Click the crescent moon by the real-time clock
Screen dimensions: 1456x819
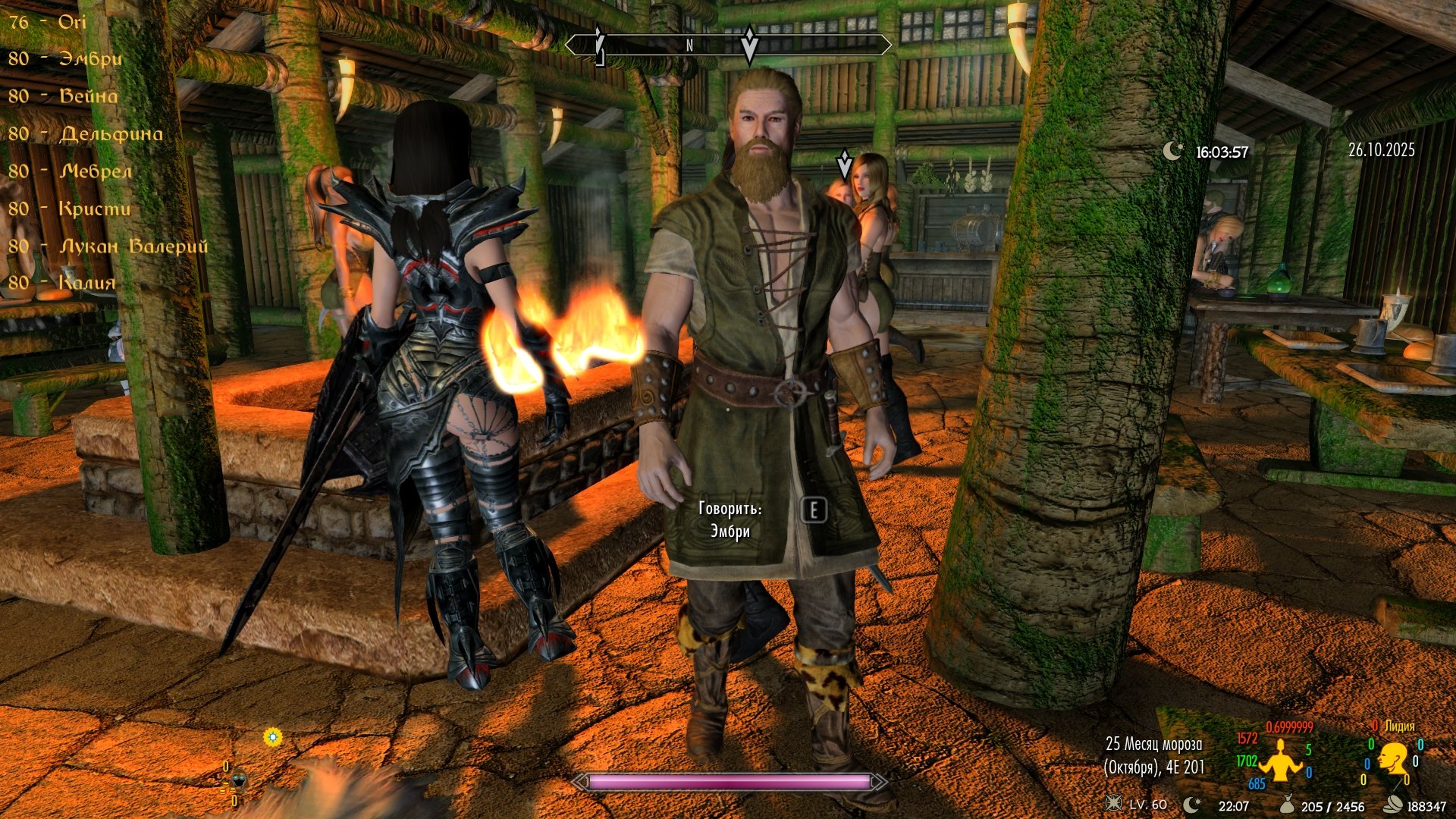click(x=1172, y=151)
